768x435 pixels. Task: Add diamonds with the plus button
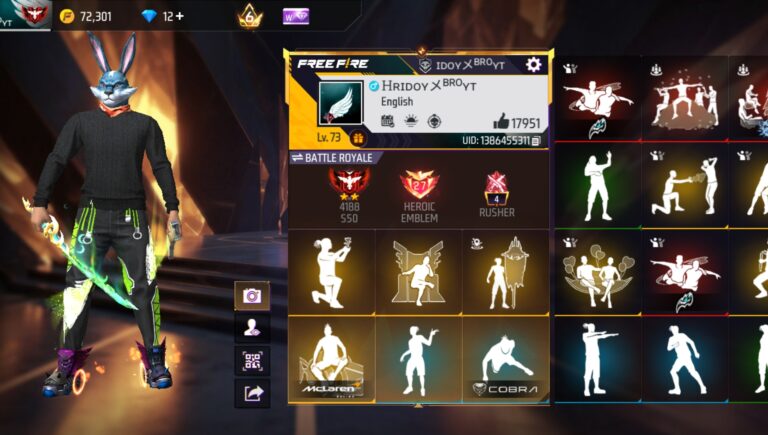tap(179, 16)
